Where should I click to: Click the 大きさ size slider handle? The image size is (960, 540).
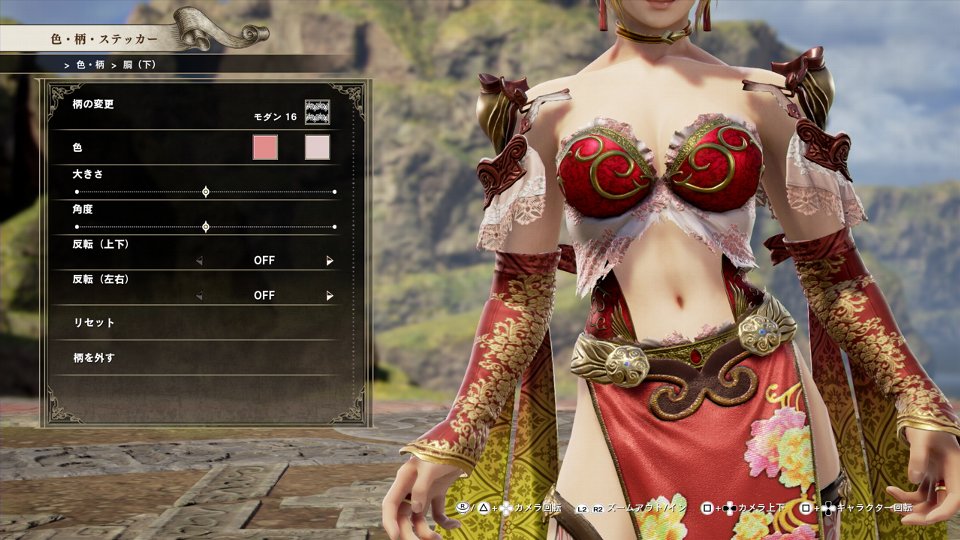[206, 191]
